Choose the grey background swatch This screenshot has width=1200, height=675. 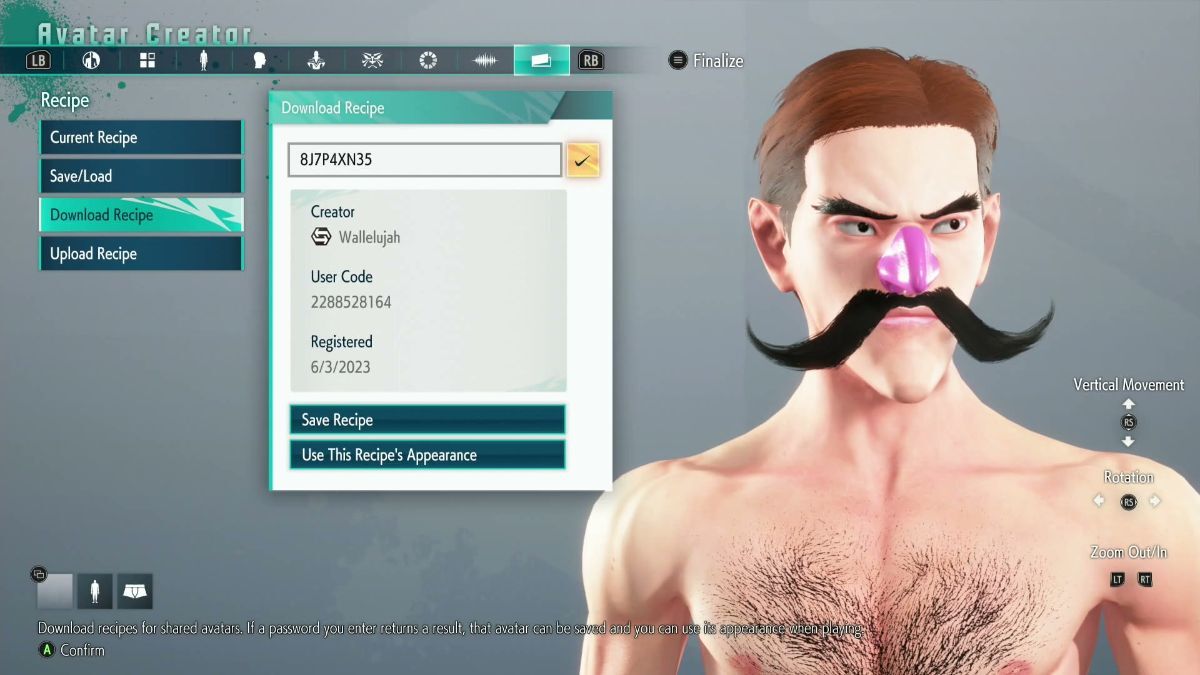55,592
